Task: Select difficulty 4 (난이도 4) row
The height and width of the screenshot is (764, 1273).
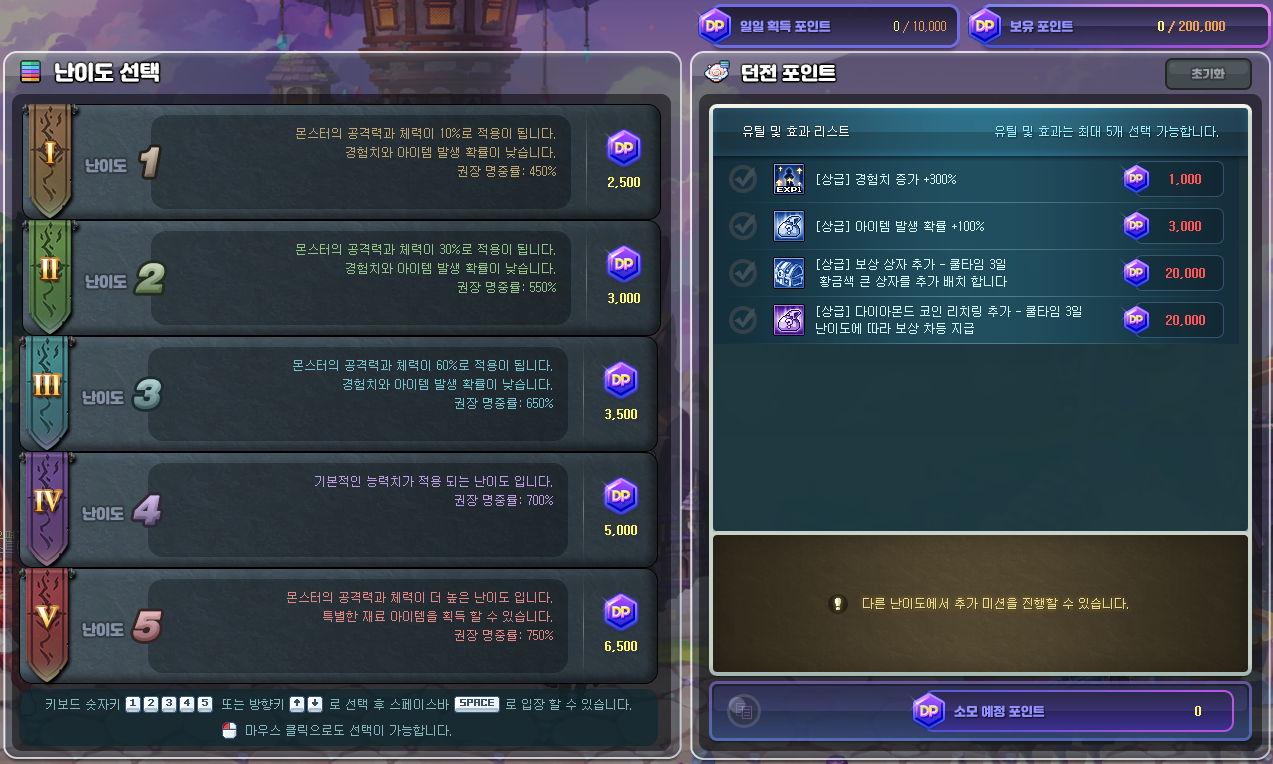Action: pos(340,510)
